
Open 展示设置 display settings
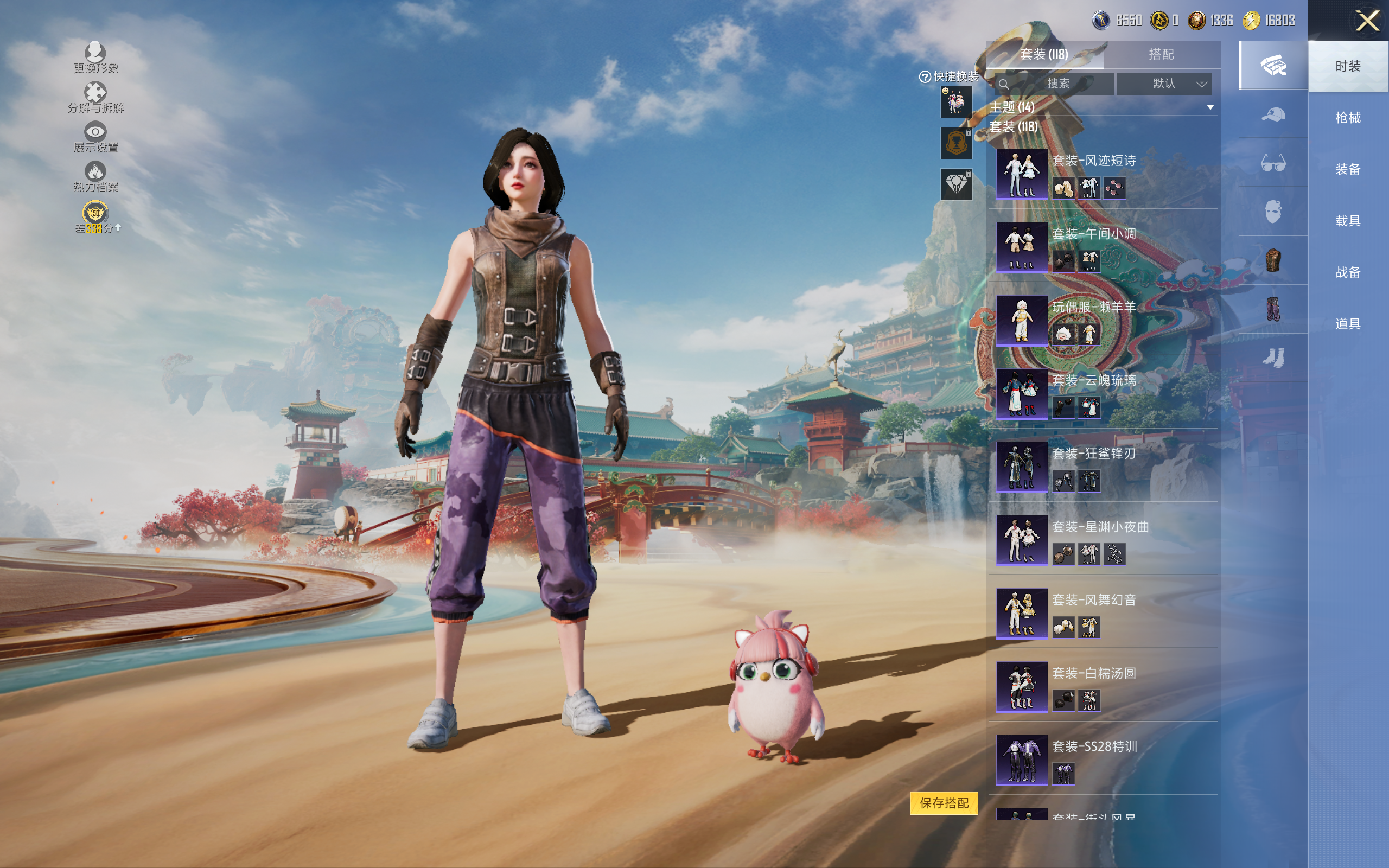click(95, 137)
